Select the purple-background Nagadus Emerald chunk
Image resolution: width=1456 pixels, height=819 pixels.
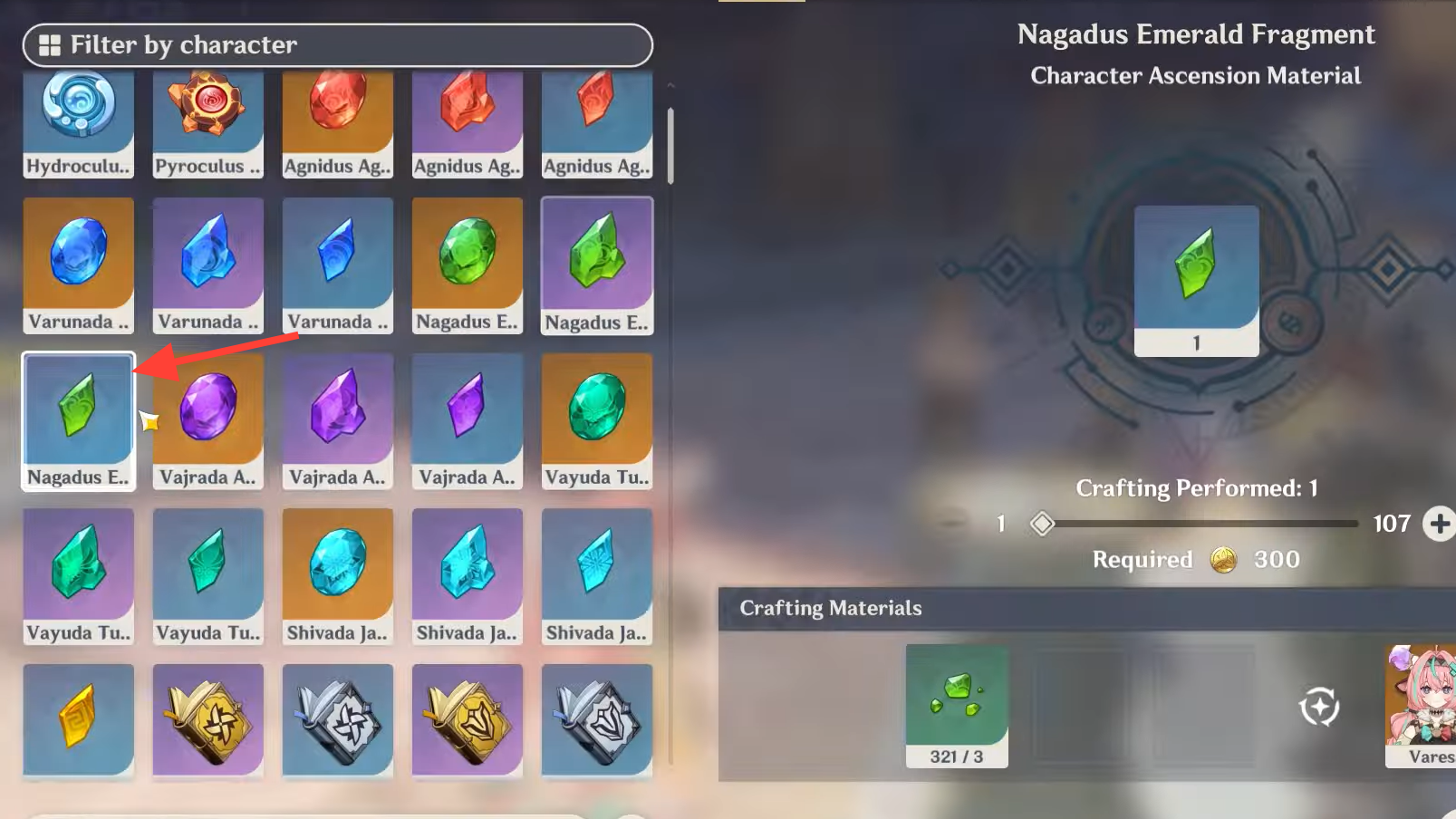coord(597,265)
